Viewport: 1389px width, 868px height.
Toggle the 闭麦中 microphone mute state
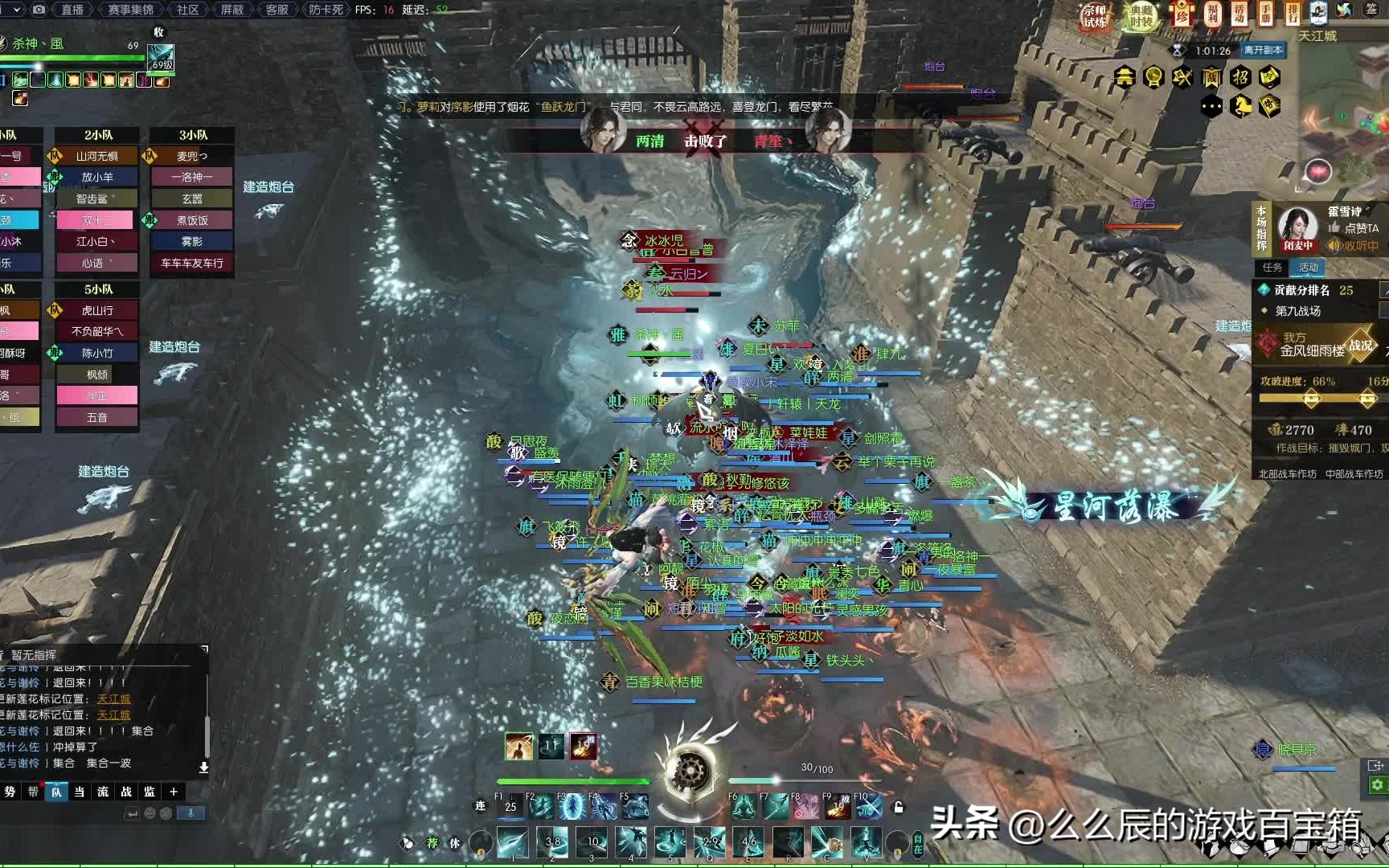pos(1297,245)
